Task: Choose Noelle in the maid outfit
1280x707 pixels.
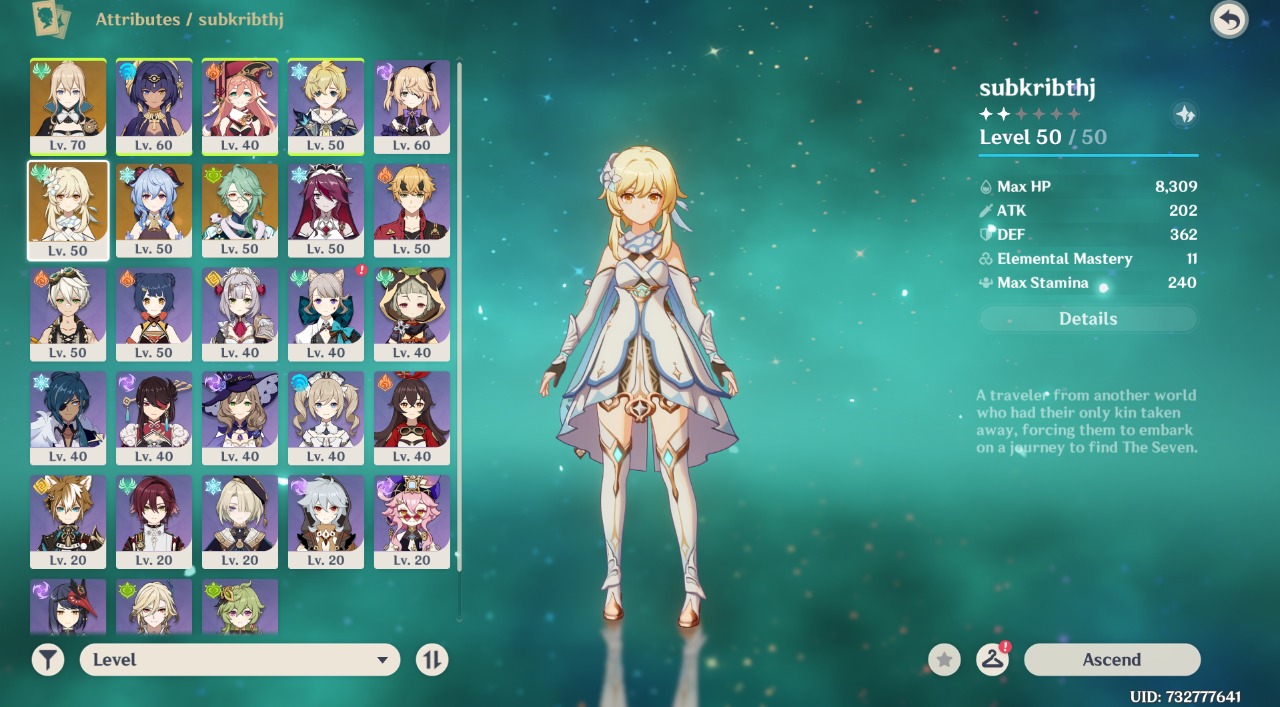Action: tap(240, 313)
